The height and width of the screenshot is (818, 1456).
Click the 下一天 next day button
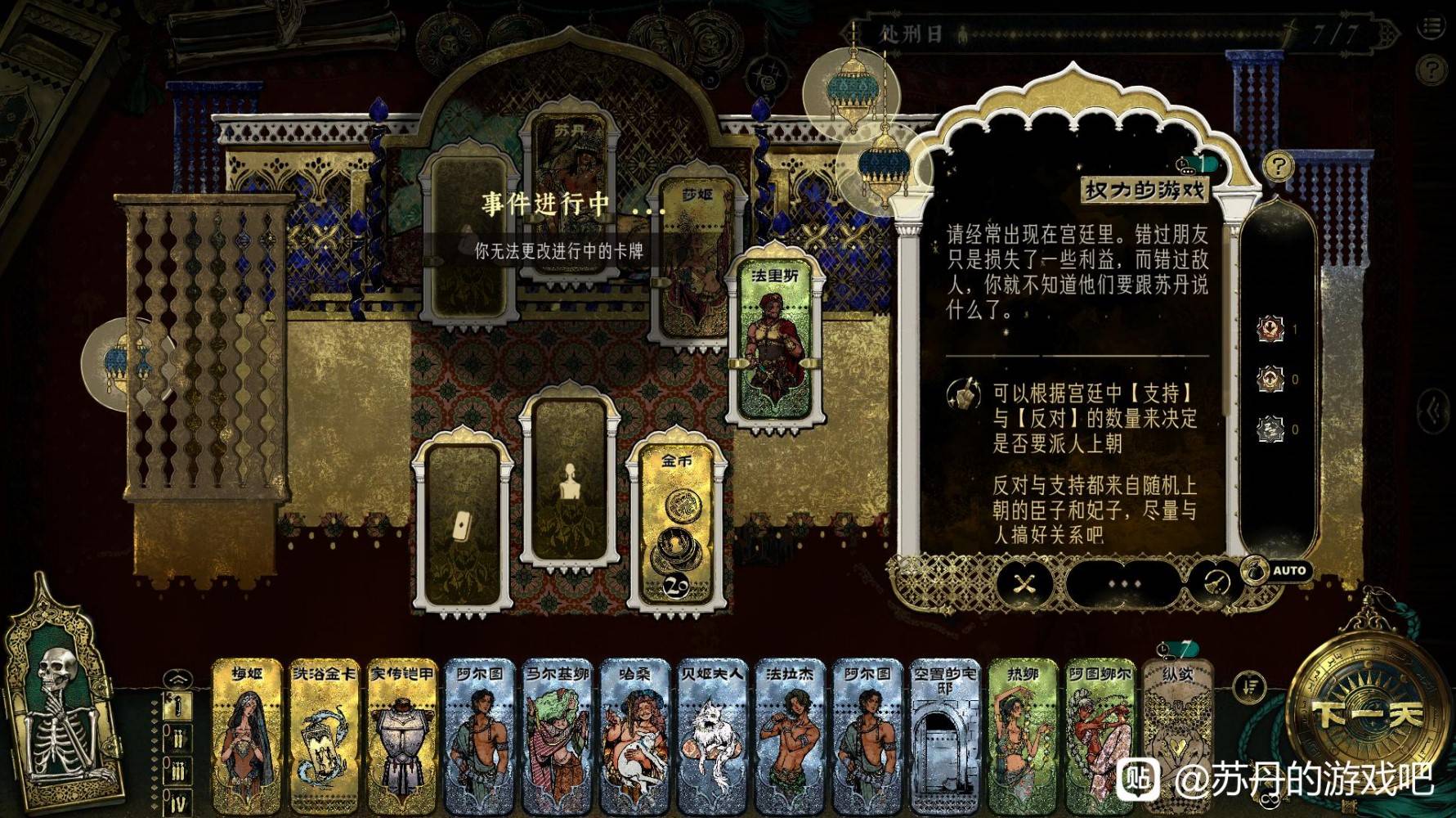(1367, 715)
